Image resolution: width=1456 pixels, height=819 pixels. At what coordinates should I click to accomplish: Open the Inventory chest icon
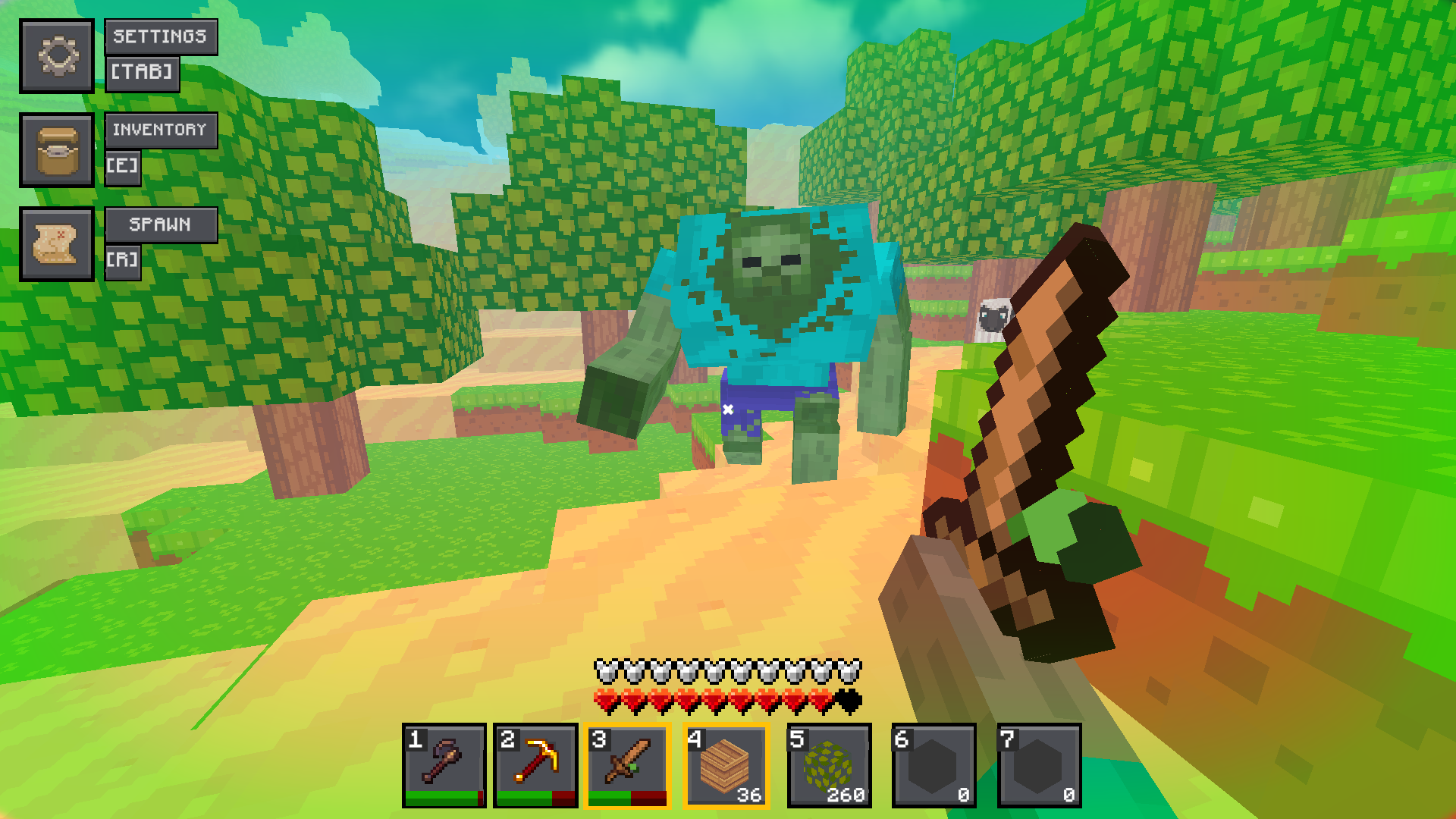(58, 150)
